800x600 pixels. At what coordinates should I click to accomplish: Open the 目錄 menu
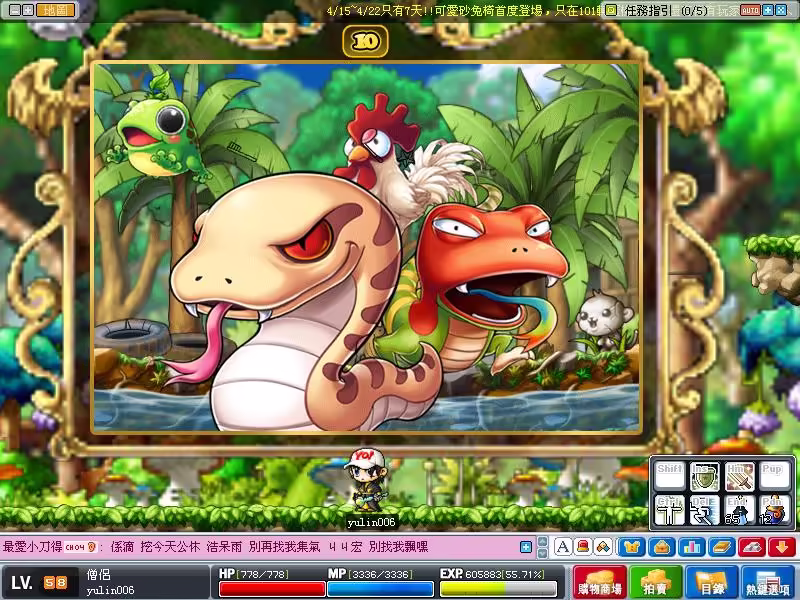click(x=712, y=582)
